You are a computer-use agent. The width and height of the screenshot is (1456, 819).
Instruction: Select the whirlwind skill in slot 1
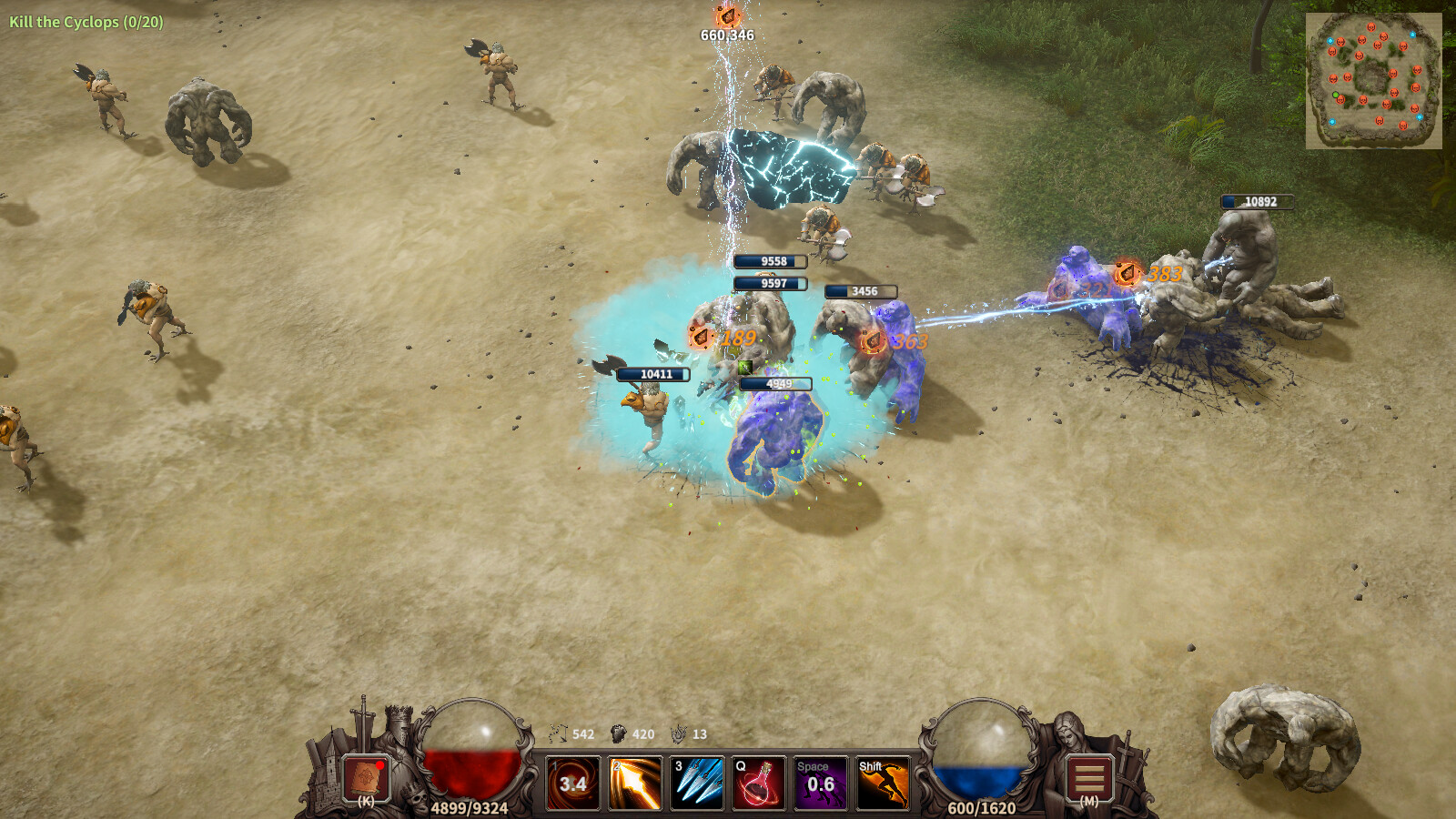(573, 783)
